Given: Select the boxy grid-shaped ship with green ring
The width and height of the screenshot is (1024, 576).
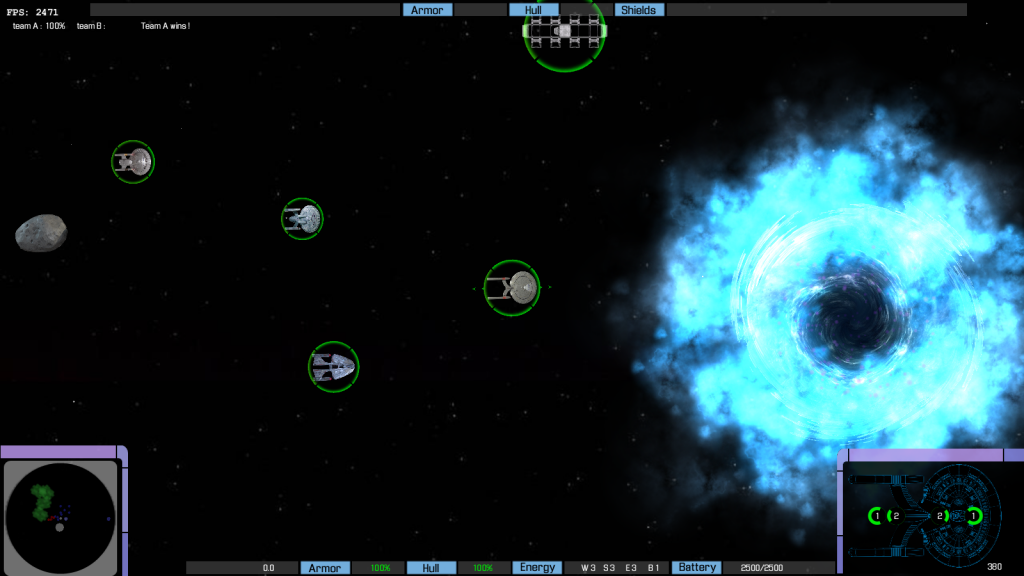Looking at the screenshot, I should pos(564,31).
